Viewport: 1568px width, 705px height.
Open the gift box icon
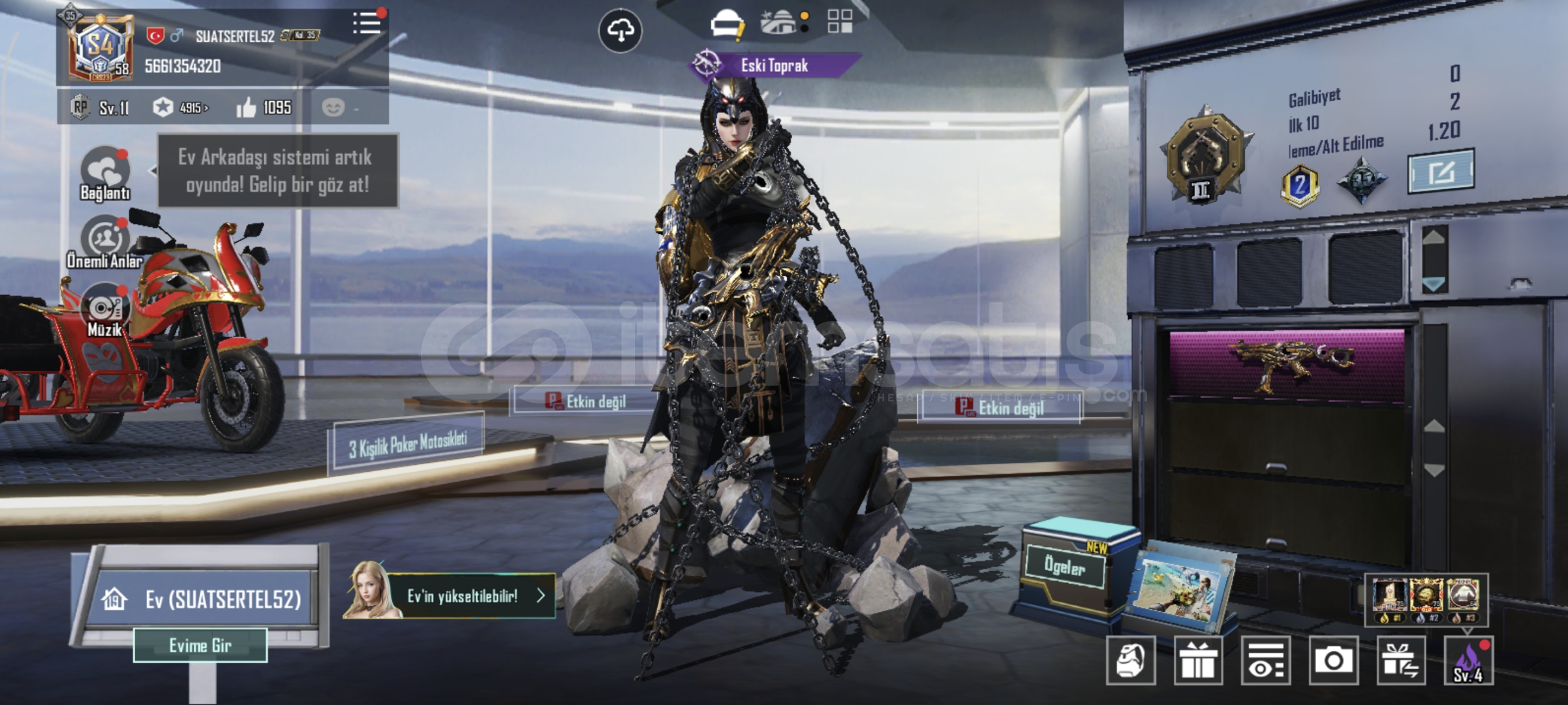coord(1198,661)
